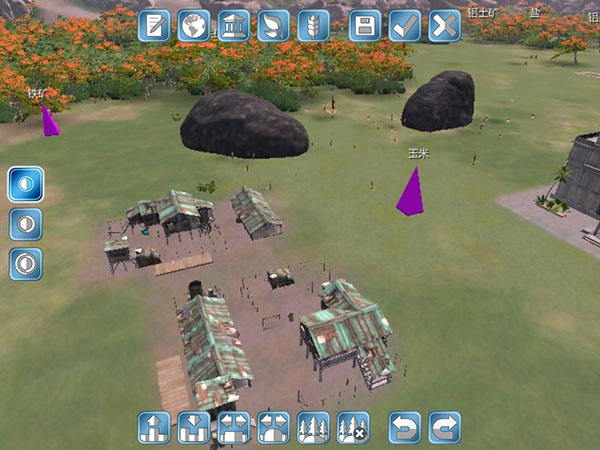Image resolution: width=600 pixels, height=450 pixels.
Task: Select the columned building icon
Action: pos(234,26)
